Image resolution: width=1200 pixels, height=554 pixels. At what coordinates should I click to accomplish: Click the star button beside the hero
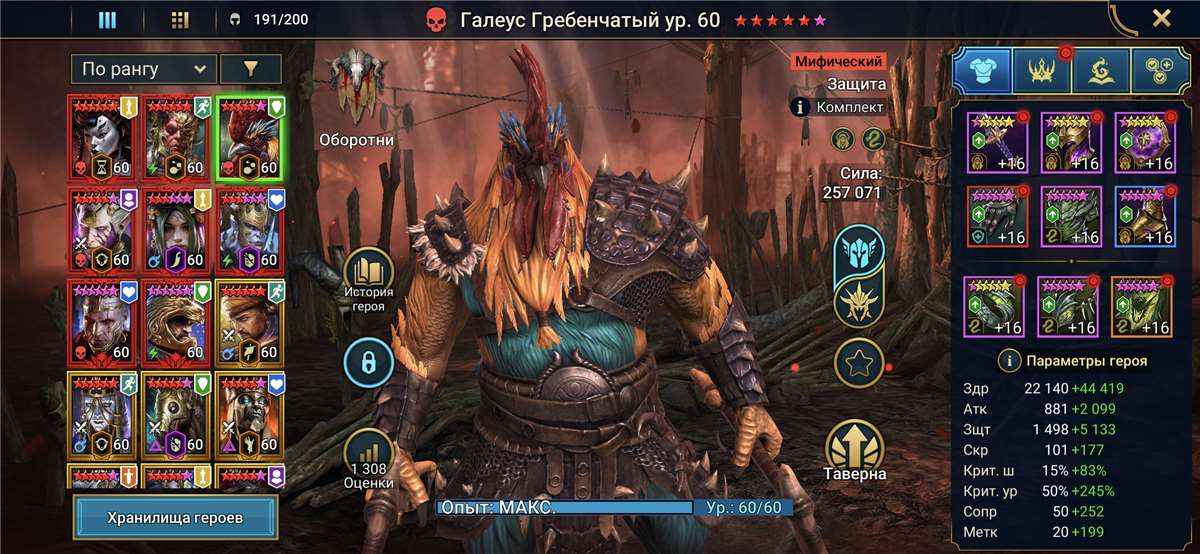[860, 363]
